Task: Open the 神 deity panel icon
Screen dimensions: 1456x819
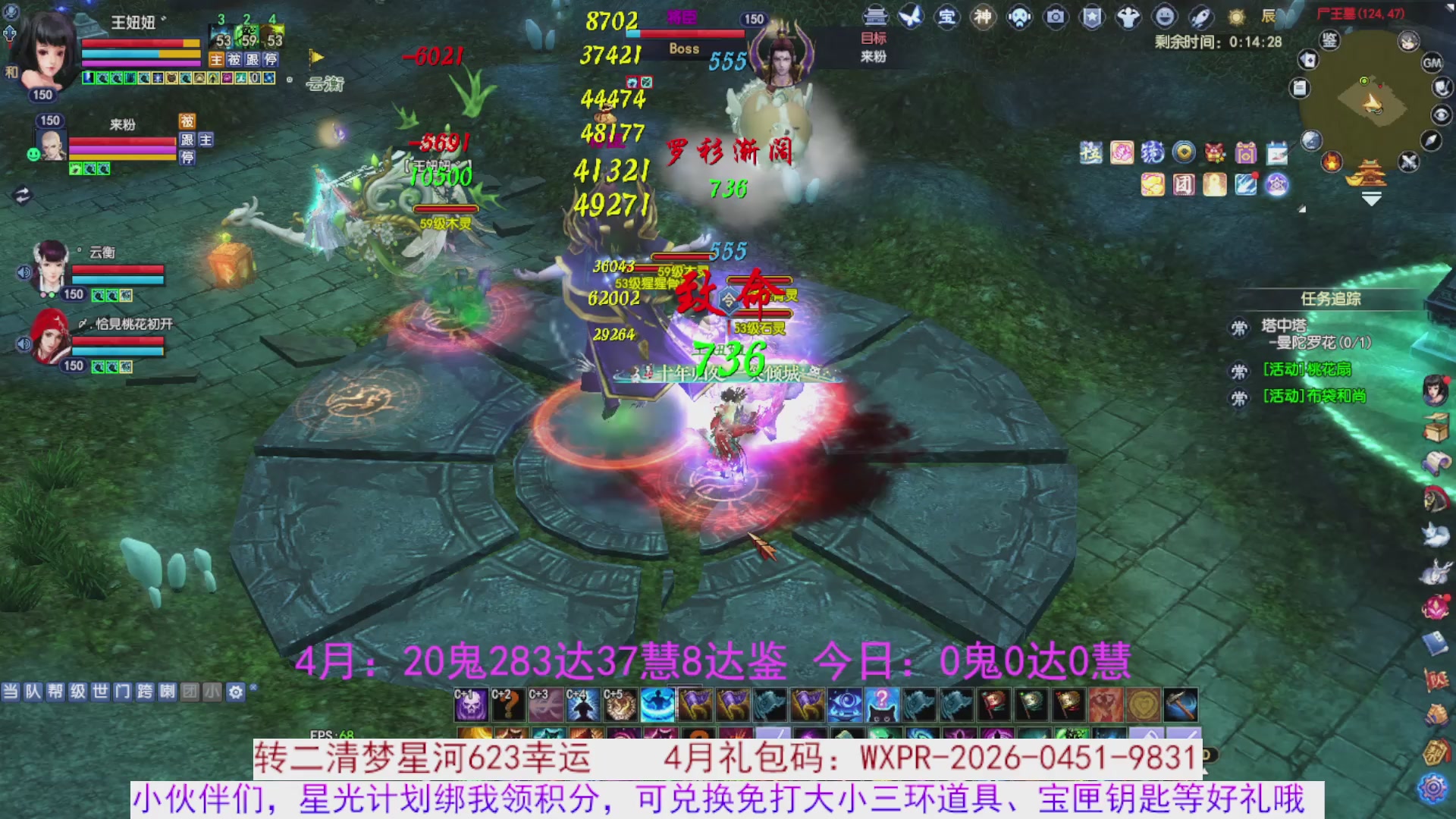Action: 983,17
